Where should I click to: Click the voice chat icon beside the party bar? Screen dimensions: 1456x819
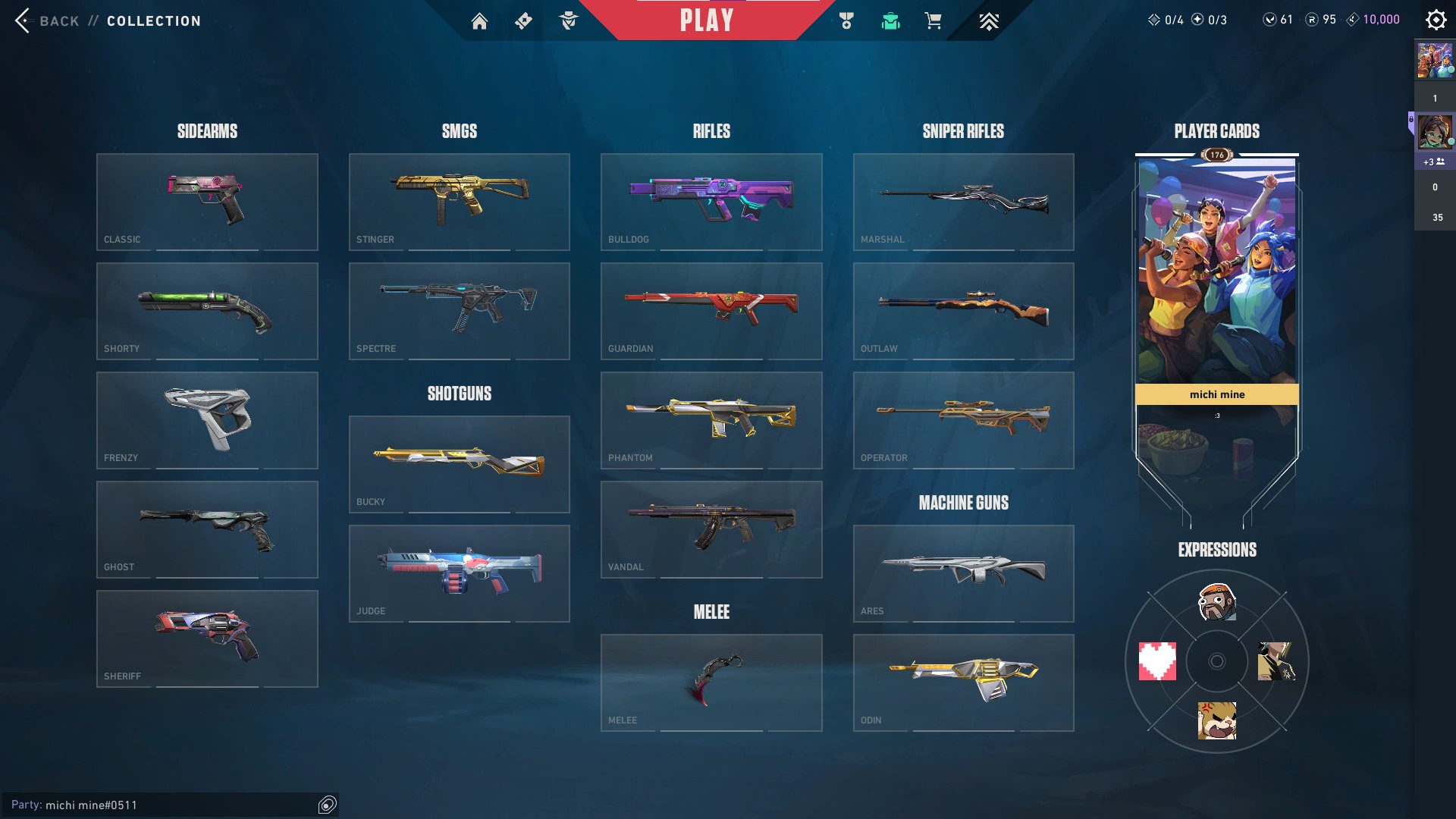[x=328, y=805]
